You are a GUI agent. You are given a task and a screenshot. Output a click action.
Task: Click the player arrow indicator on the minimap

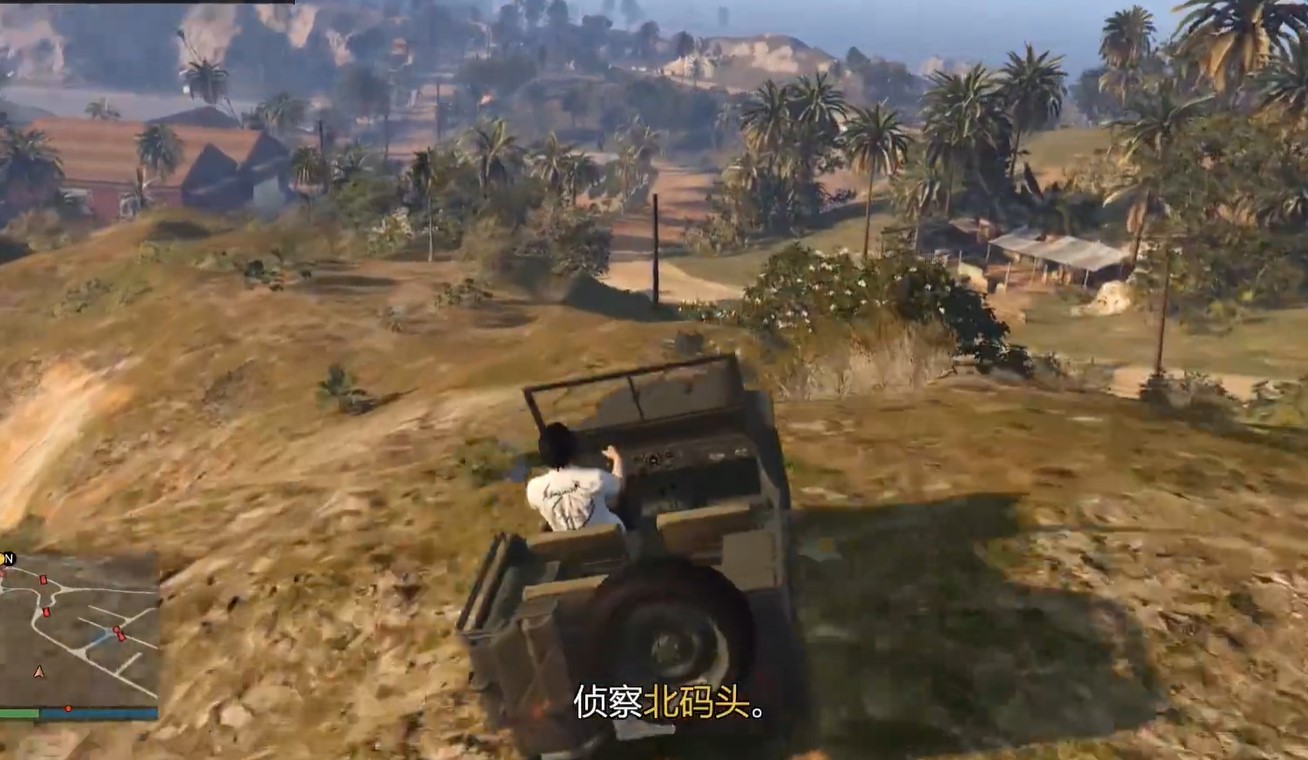[x=38, y=672]
